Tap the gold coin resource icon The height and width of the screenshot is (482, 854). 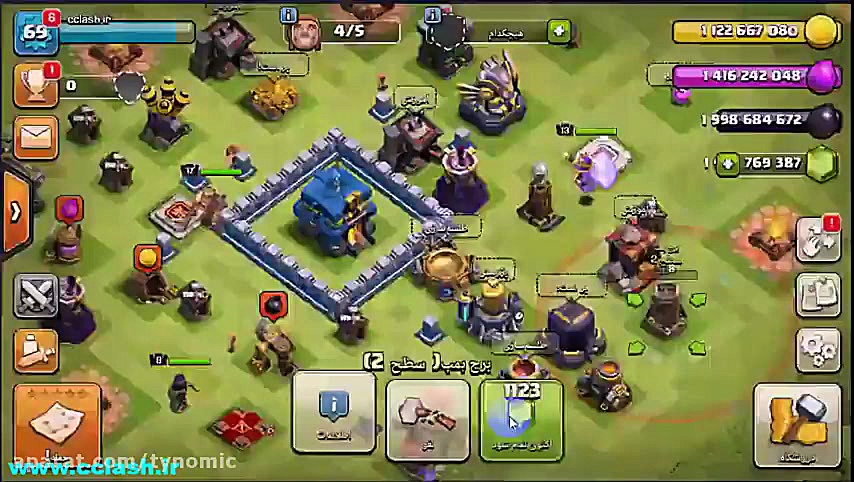(821, 31)
